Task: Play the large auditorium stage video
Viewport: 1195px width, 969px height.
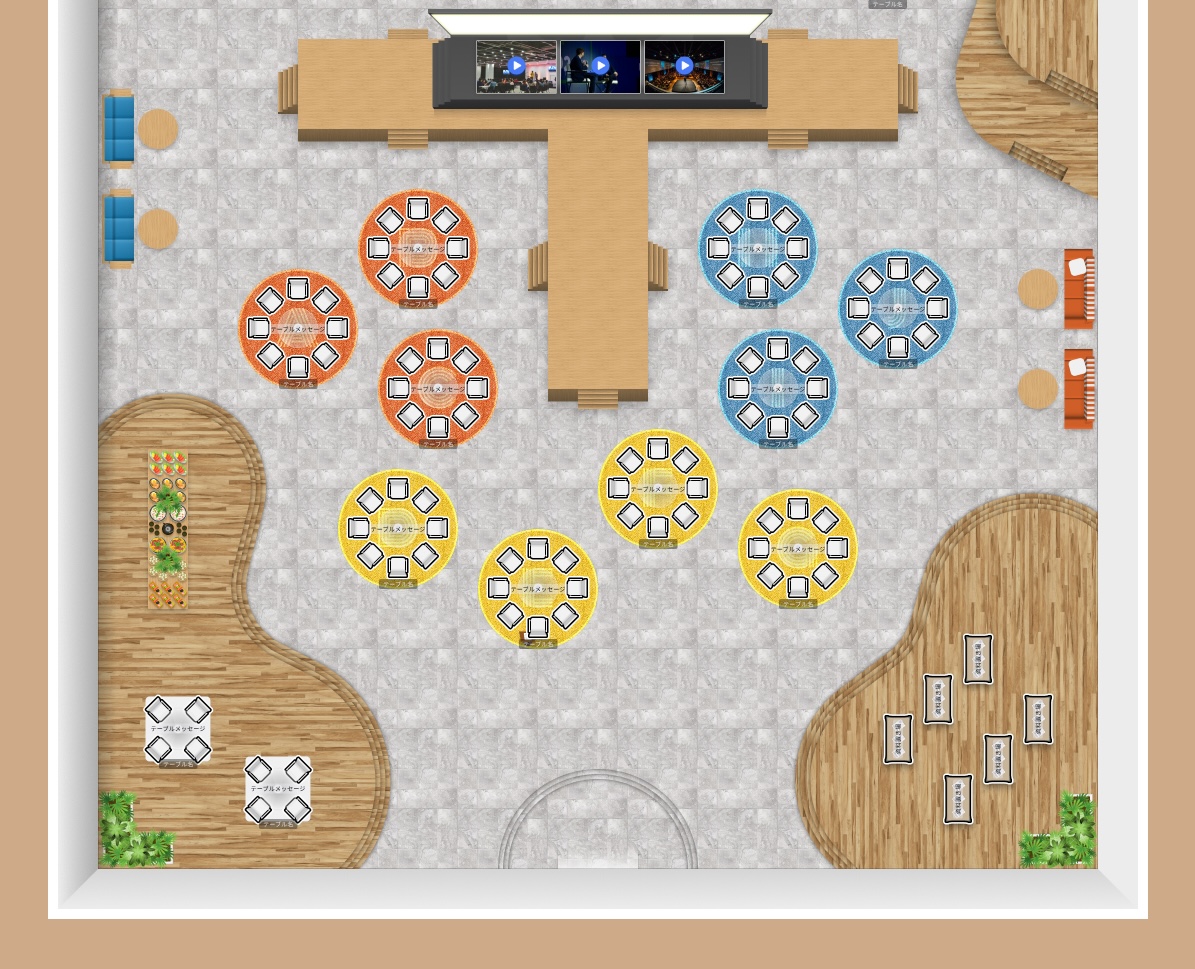Action: click(x=684, y=67)
